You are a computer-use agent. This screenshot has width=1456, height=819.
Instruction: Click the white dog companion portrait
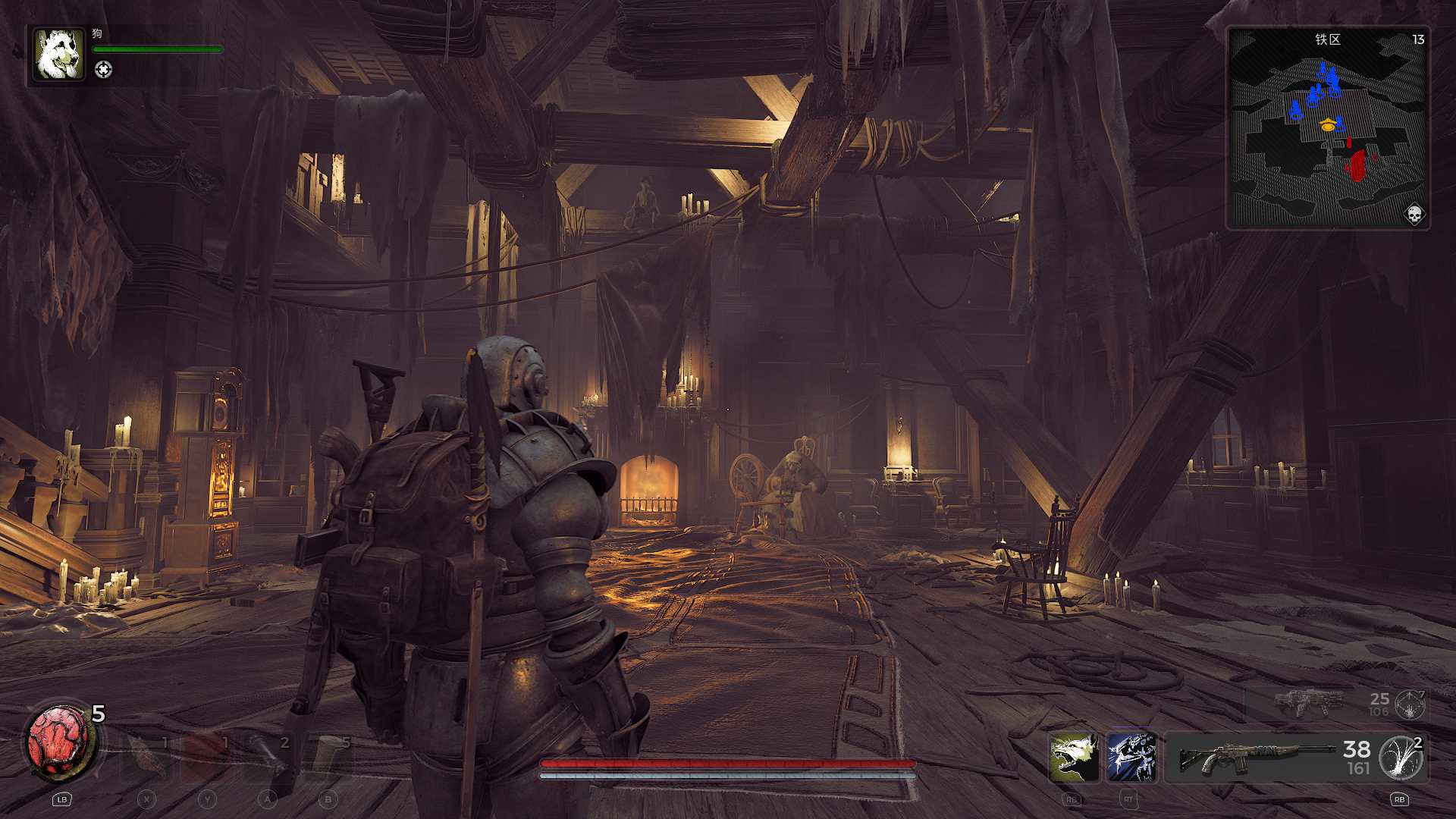pyautogui.click(x=59, y=55)
